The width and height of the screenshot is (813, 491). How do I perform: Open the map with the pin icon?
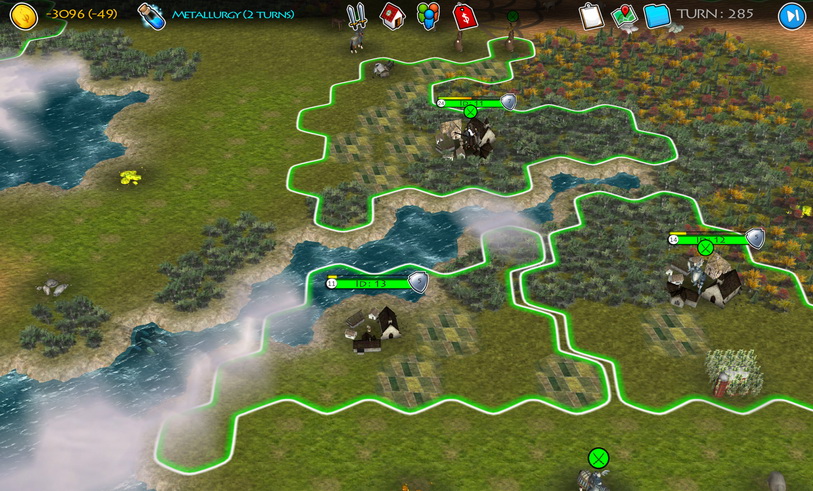tap(624, 16)
